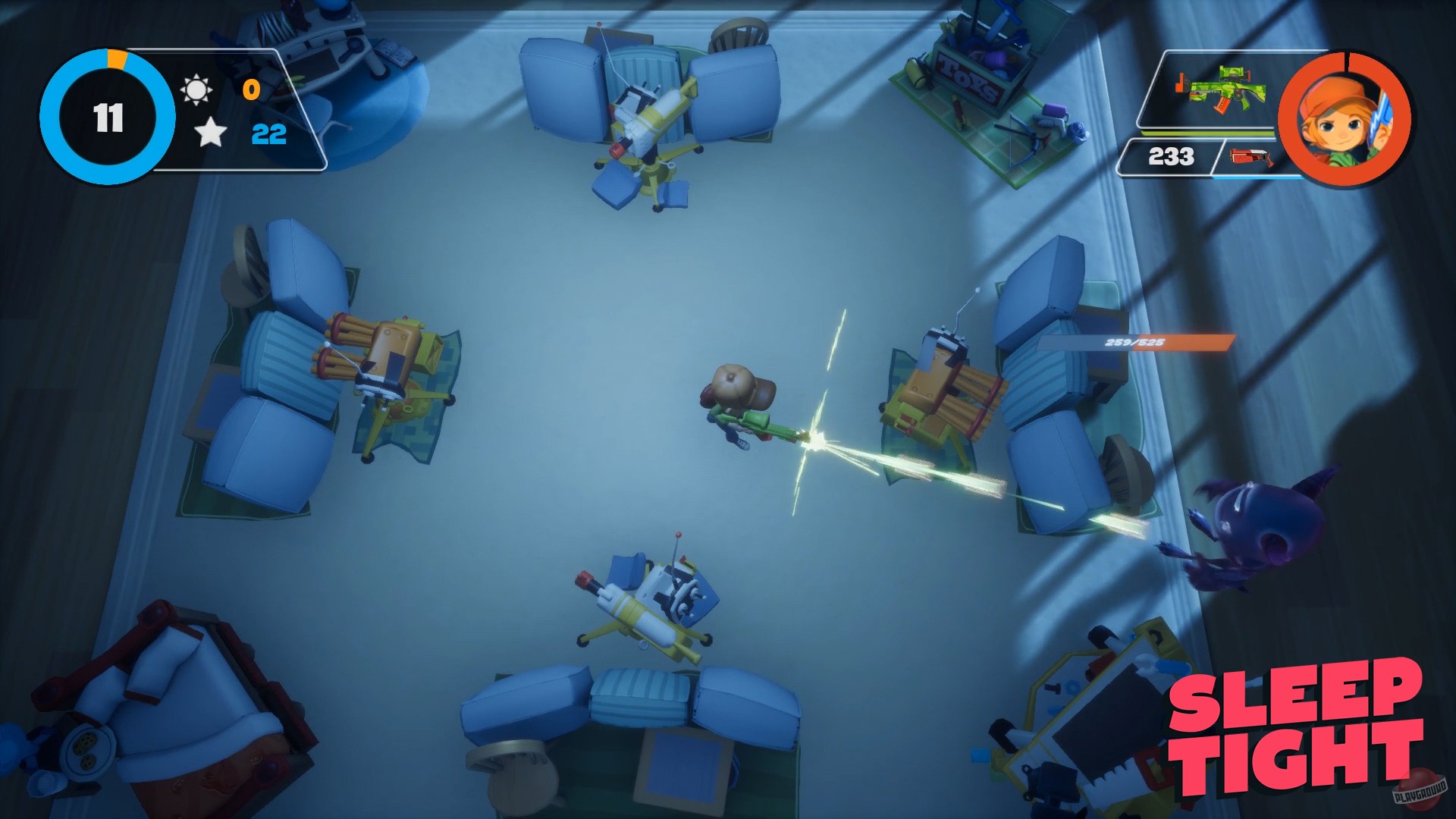Click the ammo counter showing 233
Image resolution: width=1456 pixels, height=819 pixels.
(x=1172, y=158)
